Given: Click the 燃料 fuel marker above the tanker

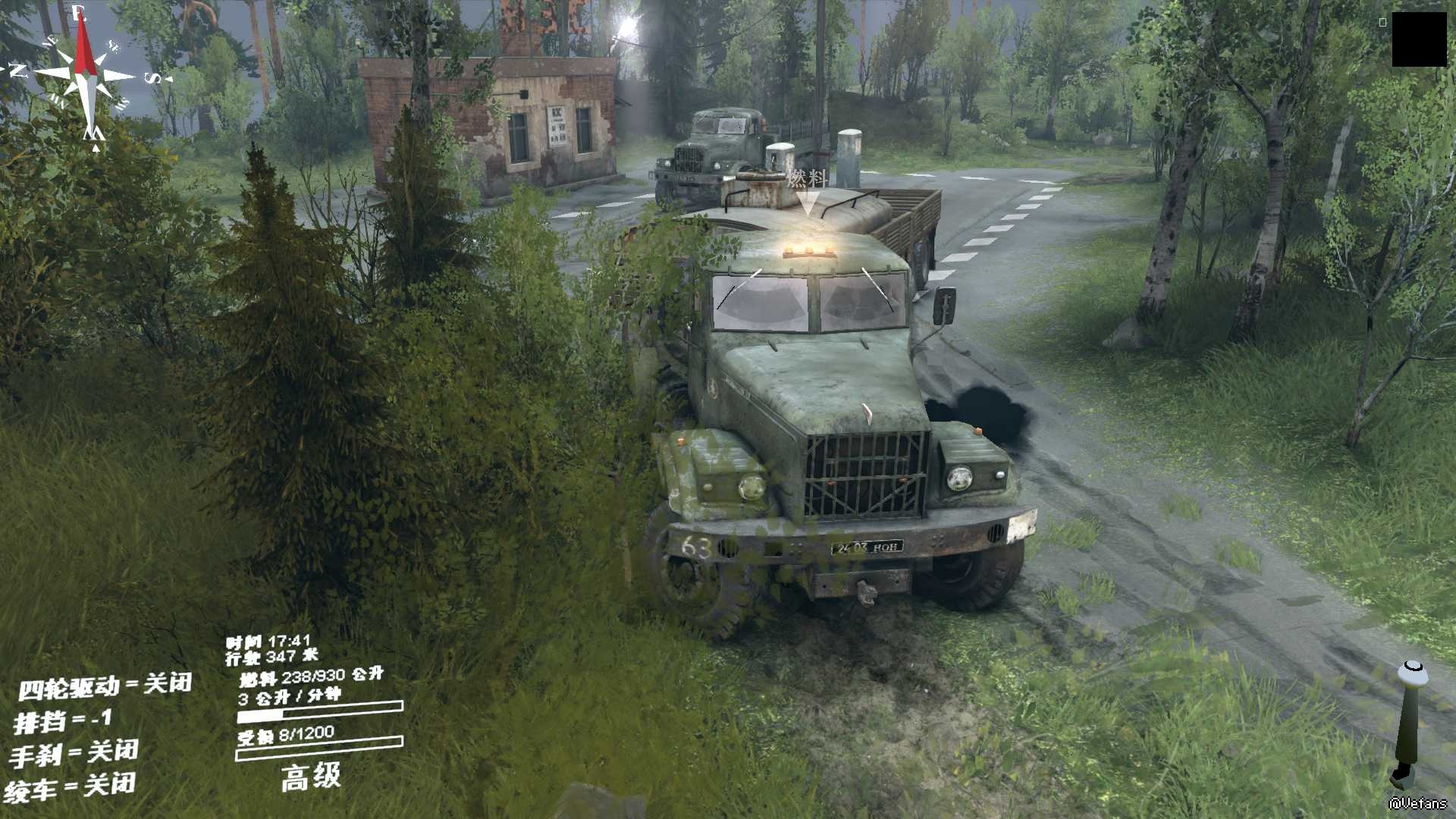Looking at the screenshot, I should 806,180.
